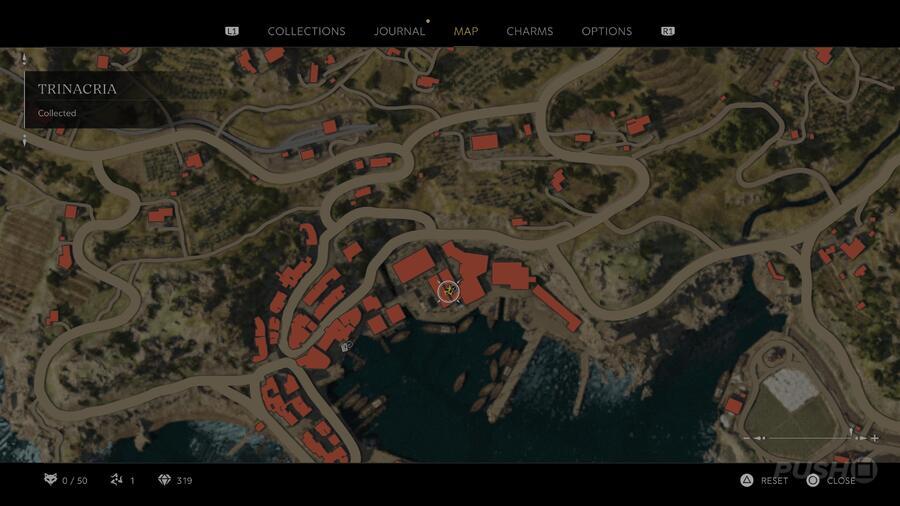Close the map screen
Image resolution: width=900 pixels, height=506 pixels.
coord(830,481)
